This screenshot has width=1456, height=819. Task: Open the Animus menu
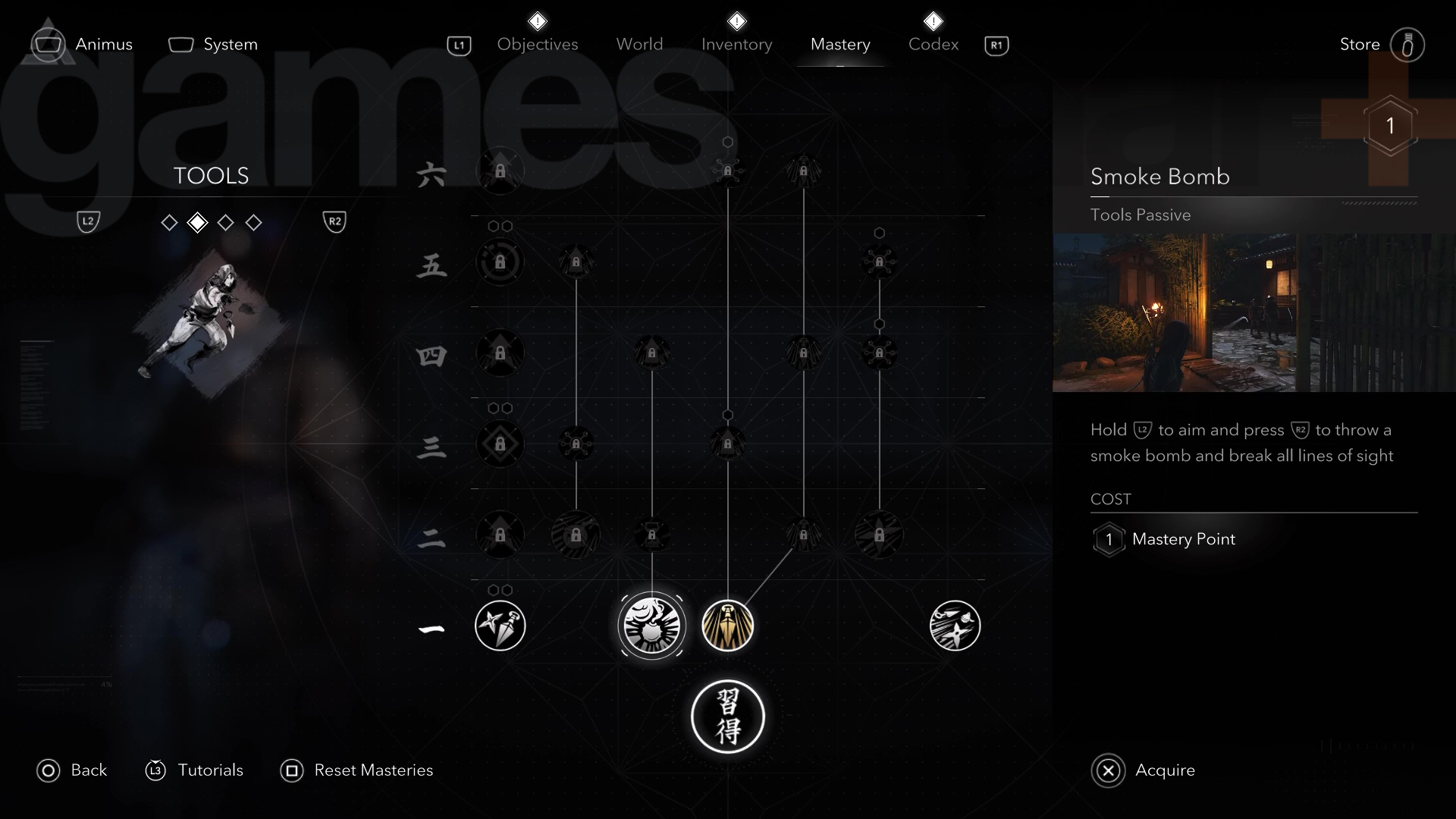click(x=83, y=45)
